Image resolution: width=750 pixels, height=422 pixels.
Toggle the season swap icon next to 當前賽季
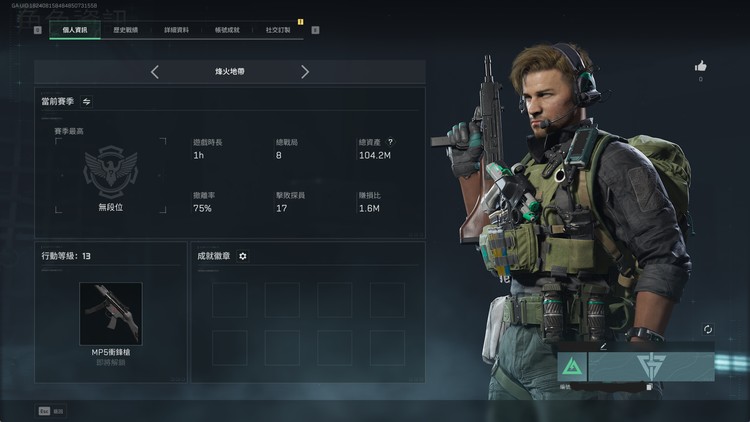coord(87,101)
